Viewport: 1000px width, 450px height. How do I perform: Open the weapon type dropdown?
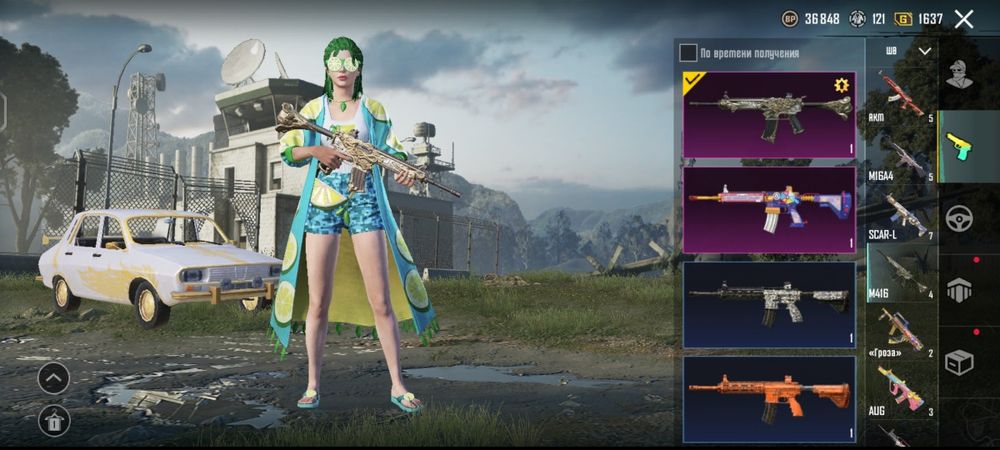click(908, 50)
